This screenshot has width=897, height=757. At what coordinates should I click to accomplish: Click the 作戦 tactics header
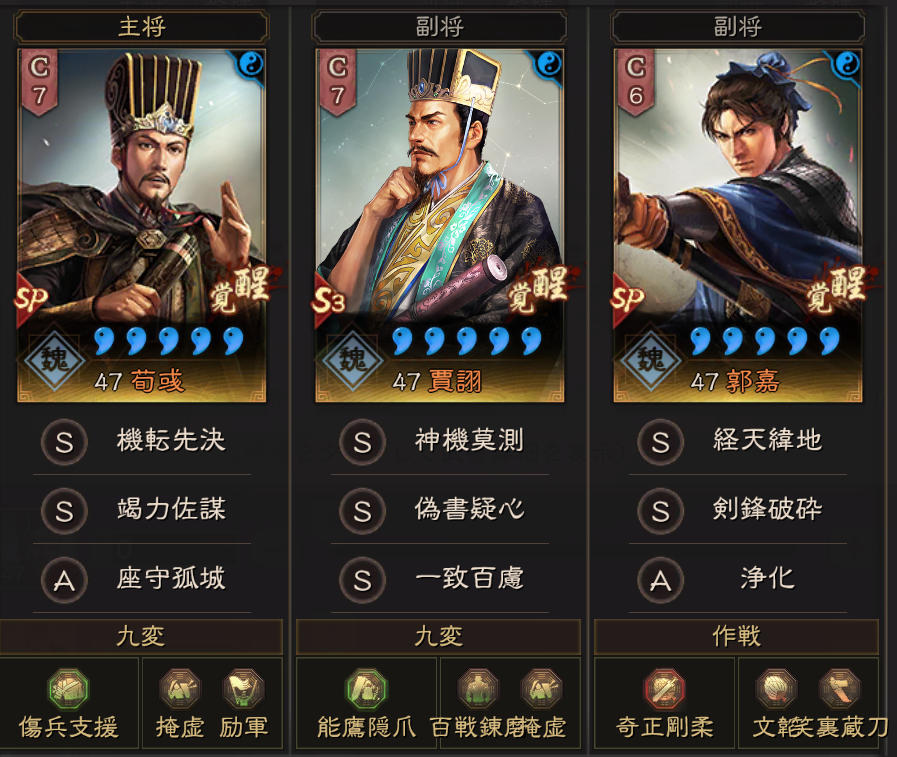click(x=737, y=637)
